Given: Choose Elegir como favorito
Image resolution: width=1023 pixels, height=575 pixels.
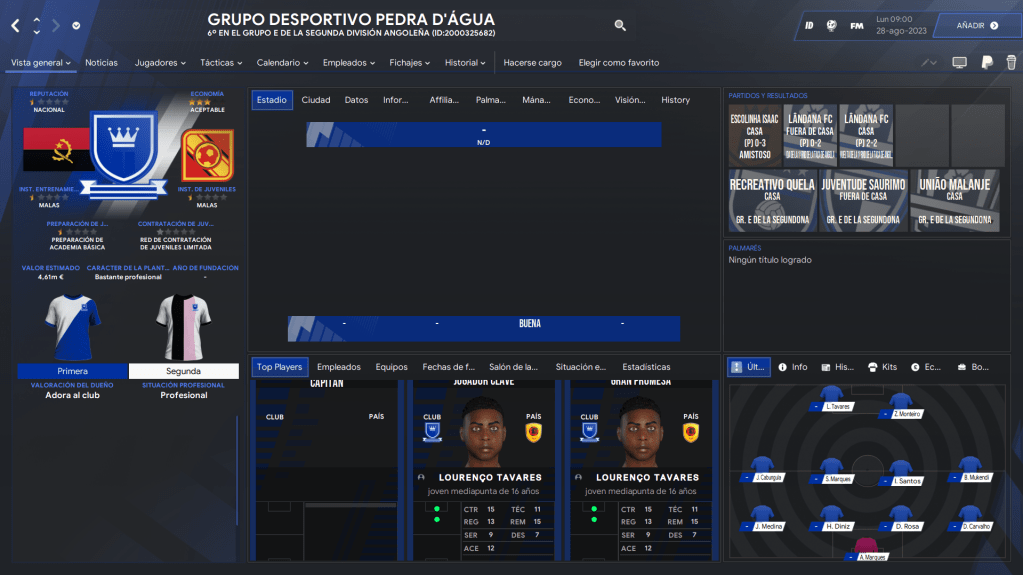Looking at the screenshot, I should point(618,63).
